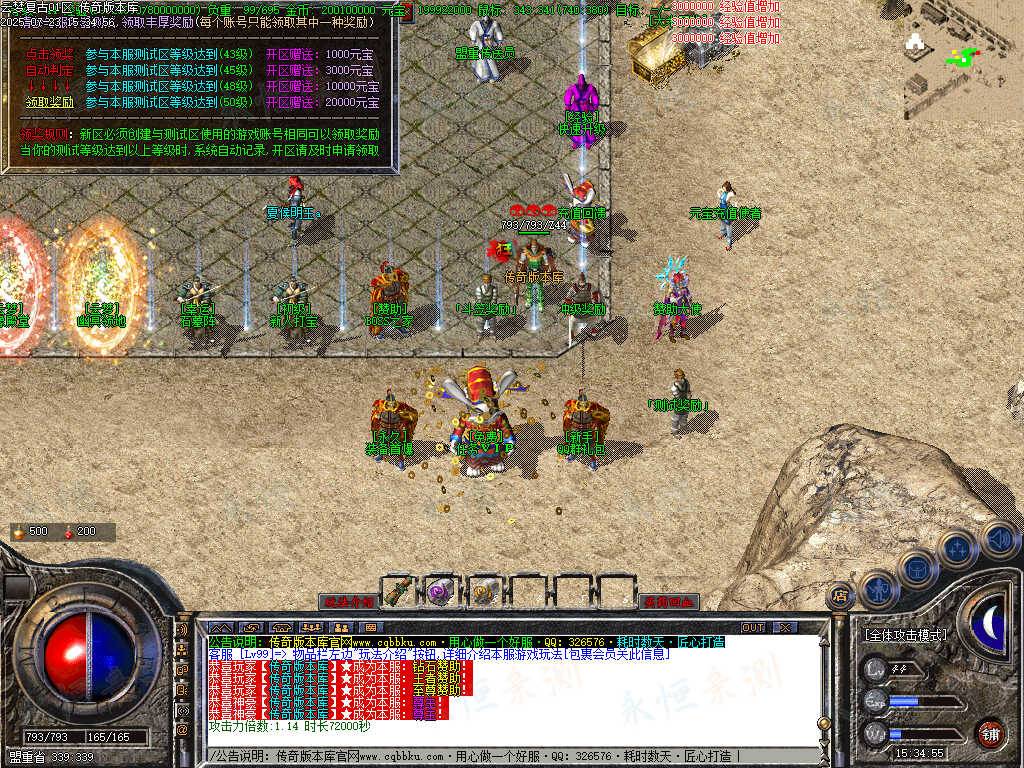Use the green bottle item in belt

(400, 591)
